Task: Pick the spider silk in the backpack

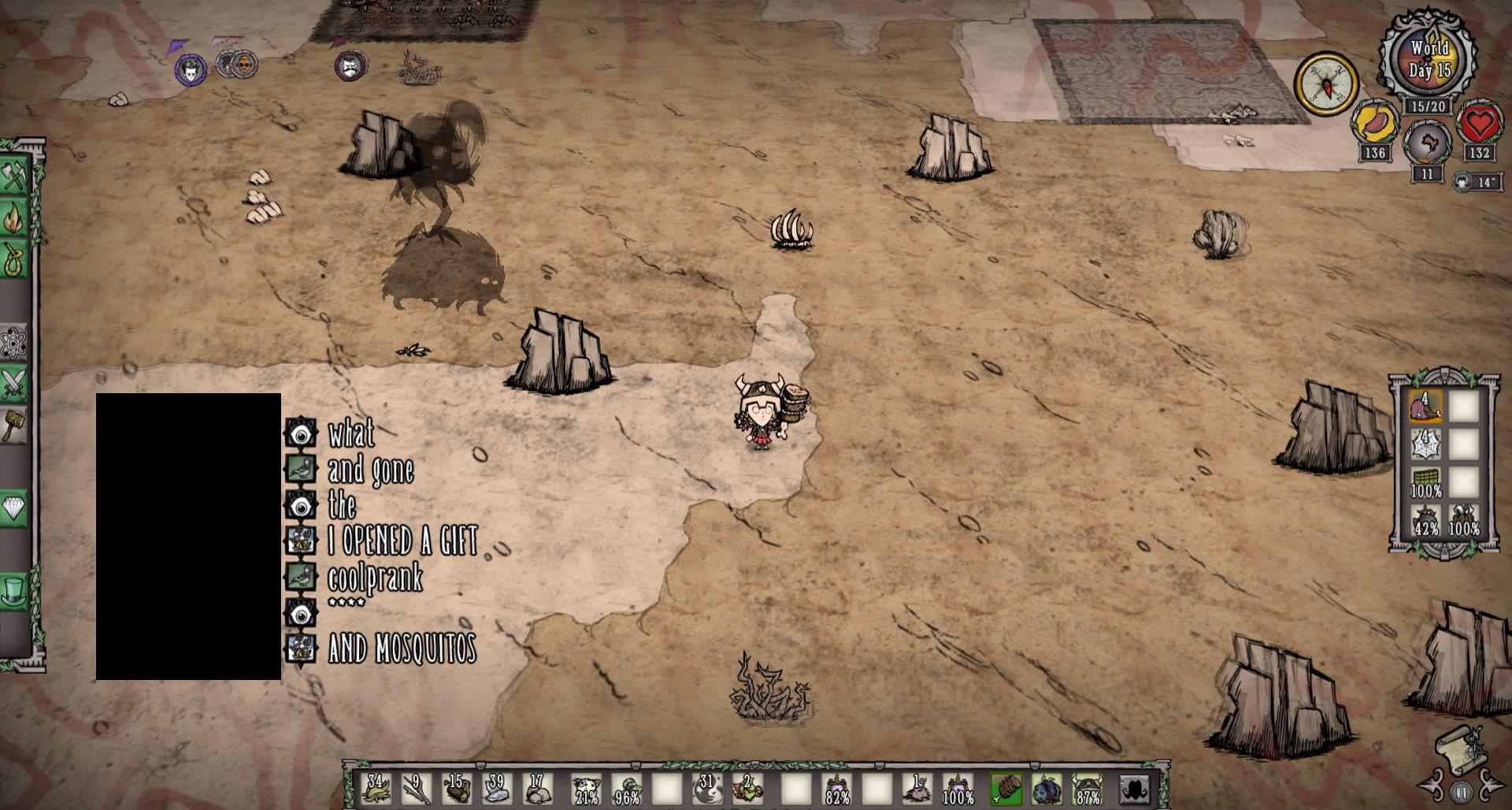Action: click(1425, 445)
